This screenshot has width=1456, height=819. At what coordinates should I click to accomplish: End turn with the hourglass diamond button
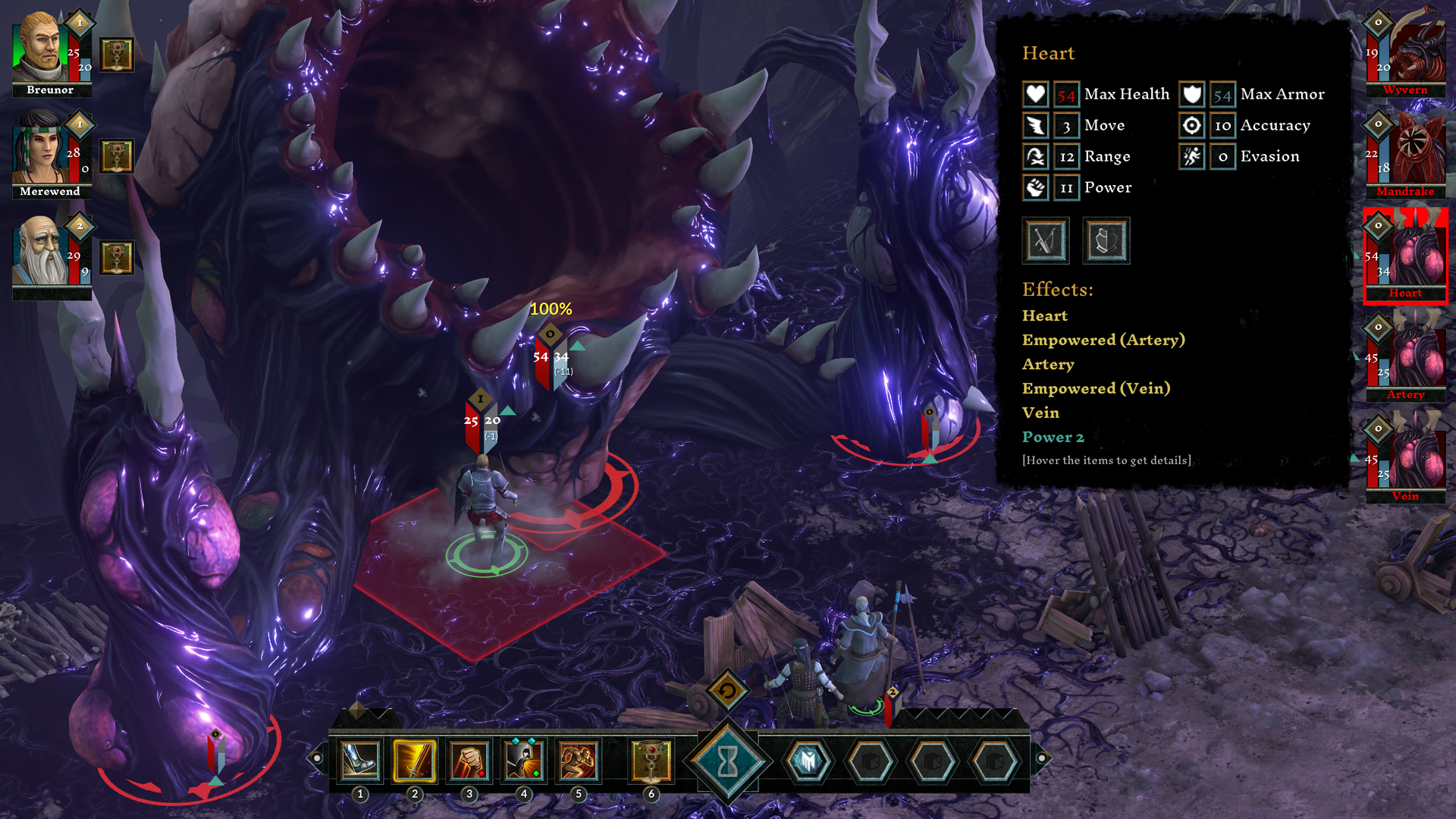[x=727, y=761]
